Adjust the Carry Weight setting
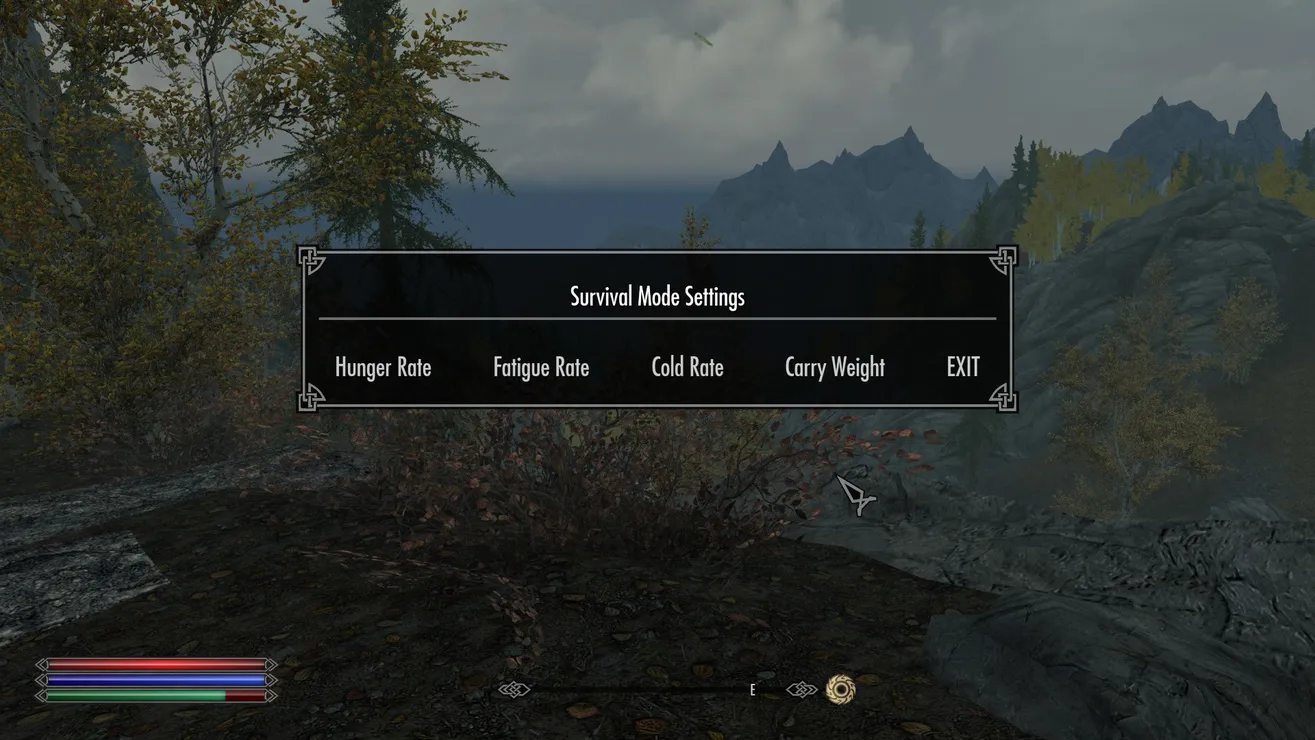The width and height of the screenshot is (1315, 740). [x=835, y=368]
